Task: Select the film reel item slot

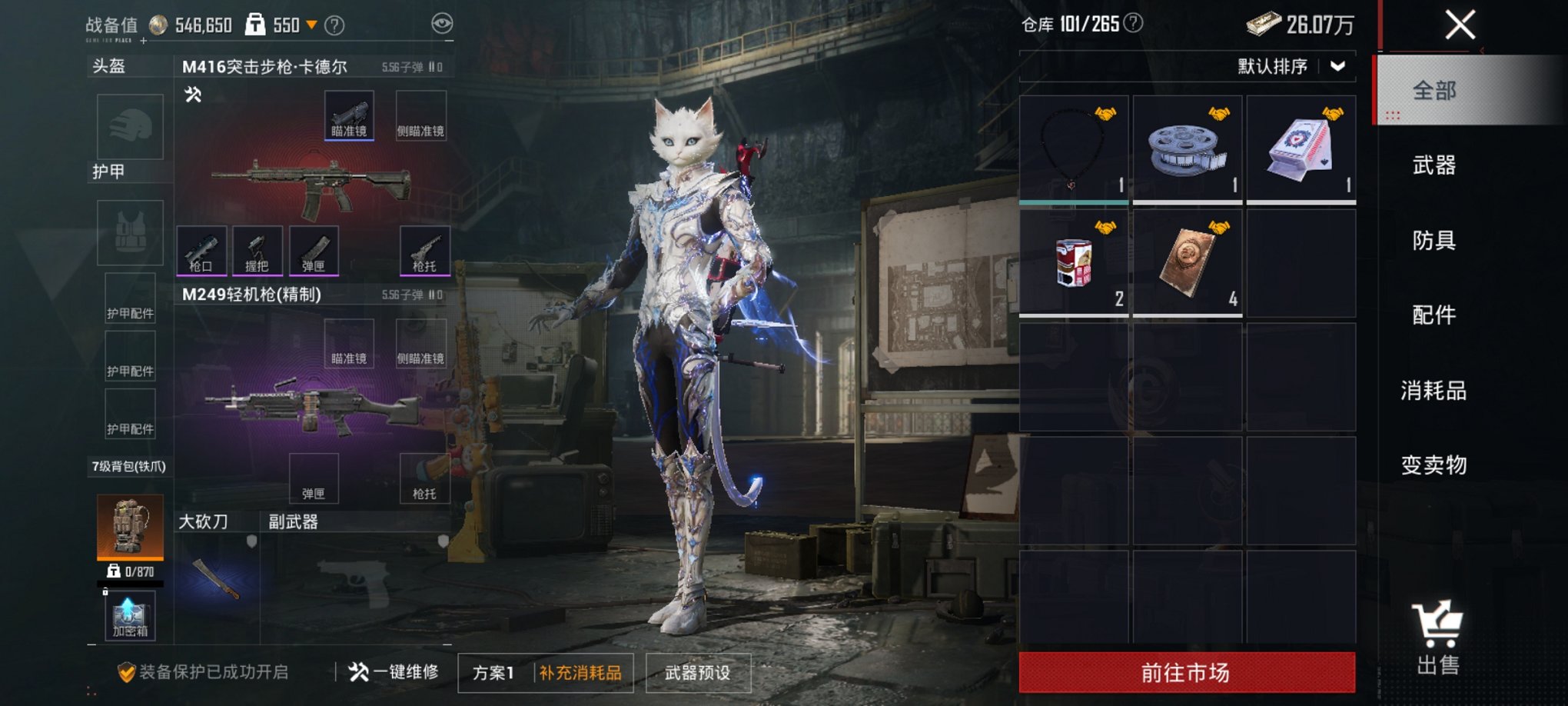Action: point(1187,149)
